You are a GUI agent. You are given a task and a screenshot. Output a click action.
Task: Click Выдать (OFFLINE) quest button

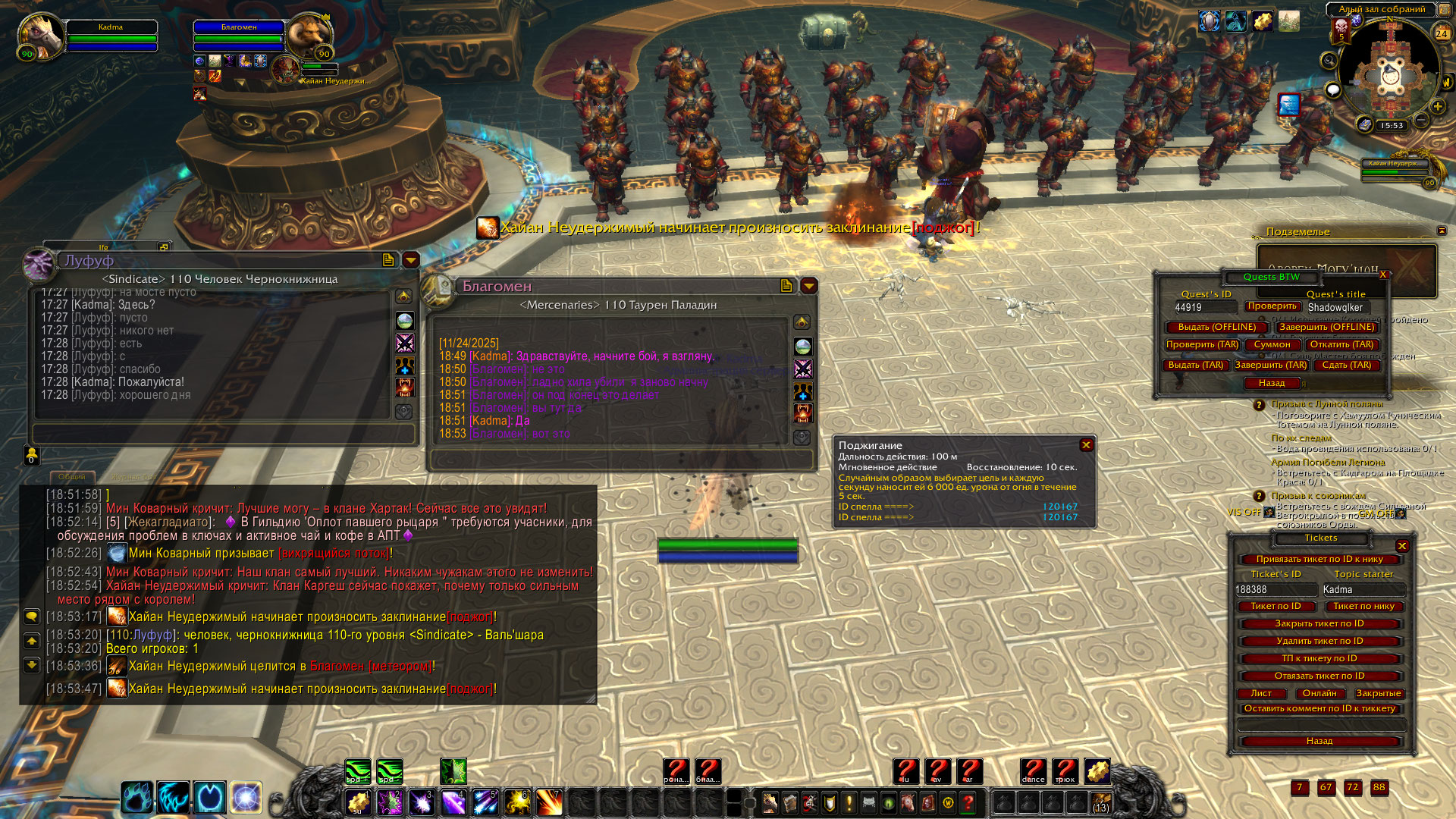point(1216,327)
